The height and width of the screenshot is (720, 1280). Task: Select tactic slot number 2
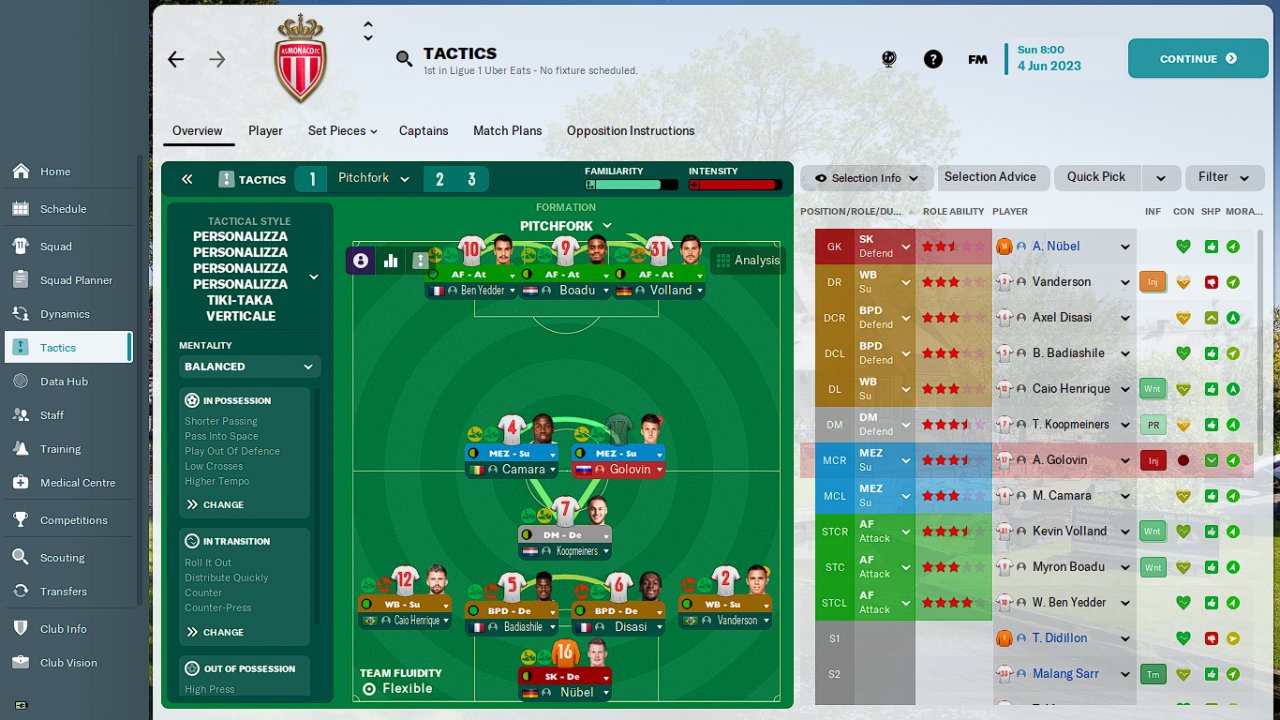tap(439, 180)
